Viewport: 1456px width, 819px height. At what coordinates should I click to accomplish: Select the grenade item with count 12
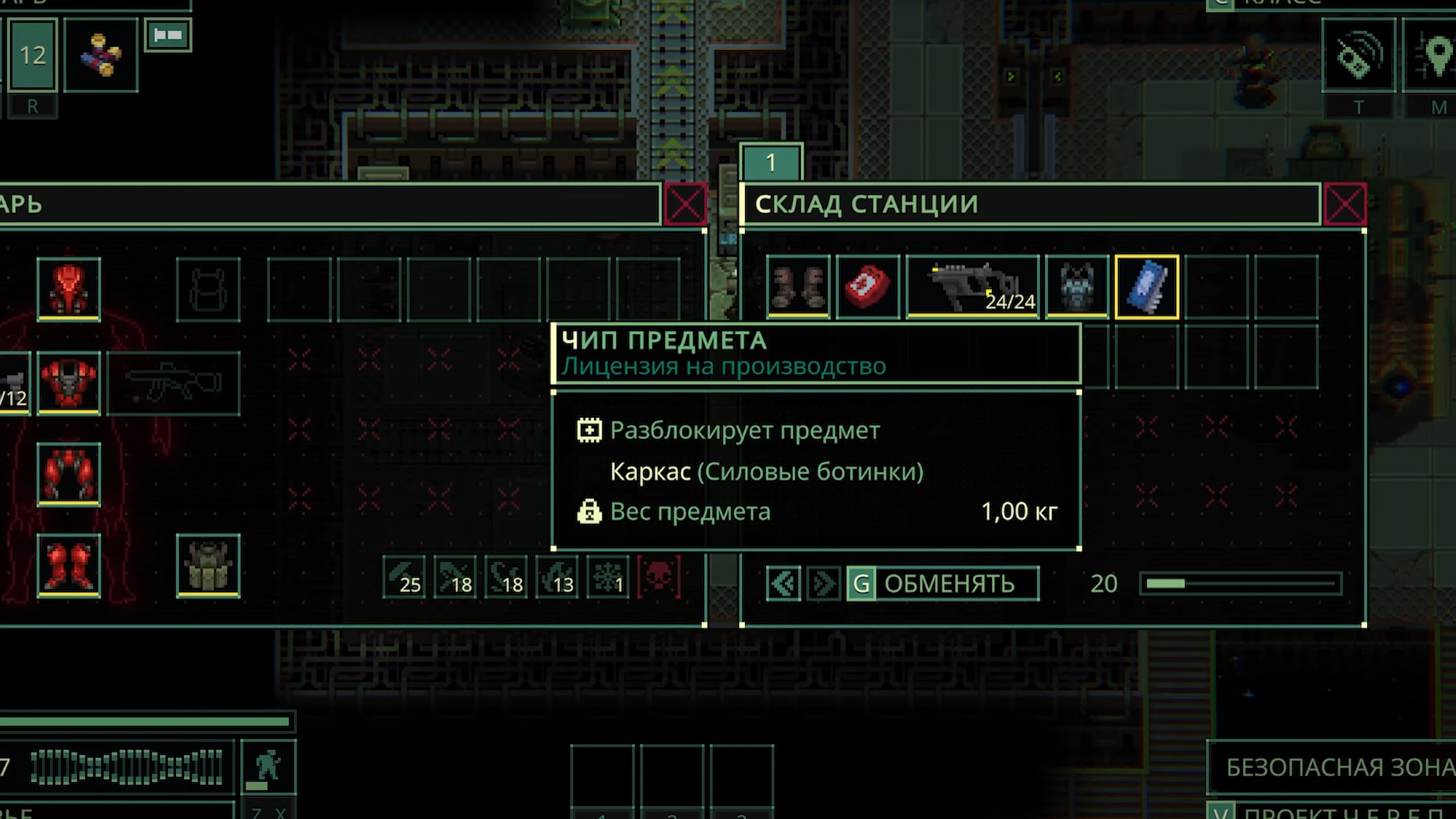click(101, 55)
